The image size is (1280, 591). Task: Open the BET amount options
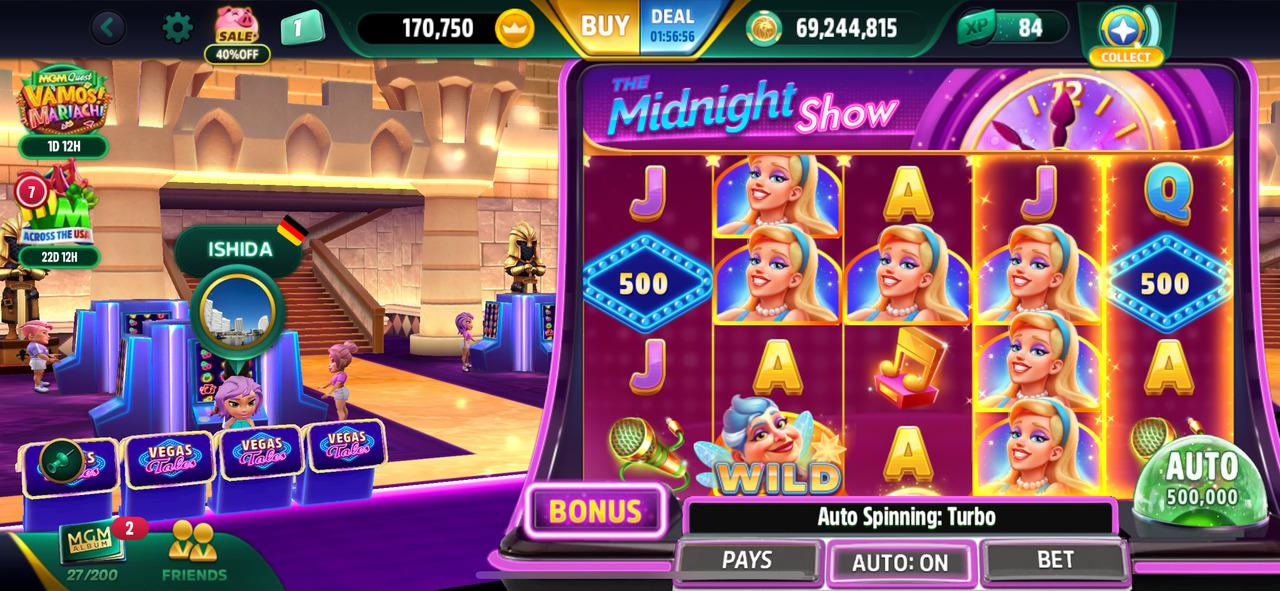click(x=1055, y=560)
